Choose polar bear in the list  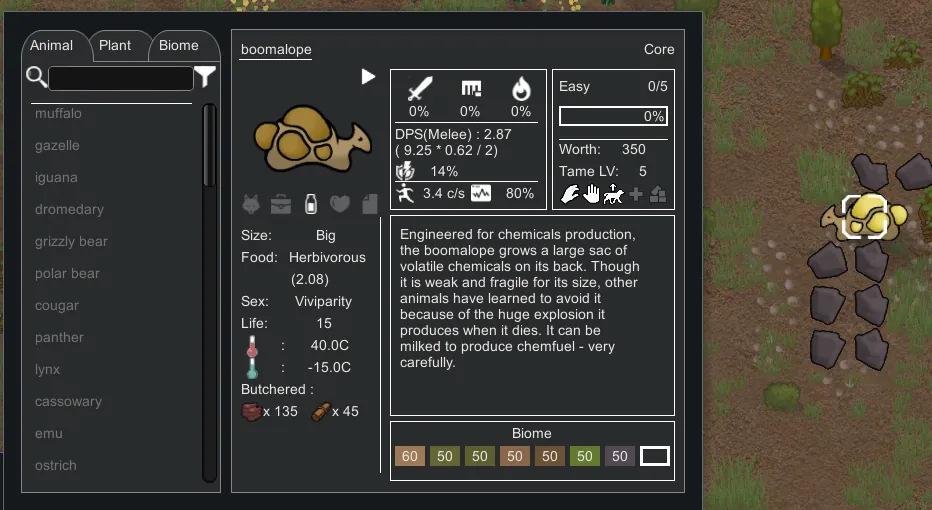[x=67, y=274]
